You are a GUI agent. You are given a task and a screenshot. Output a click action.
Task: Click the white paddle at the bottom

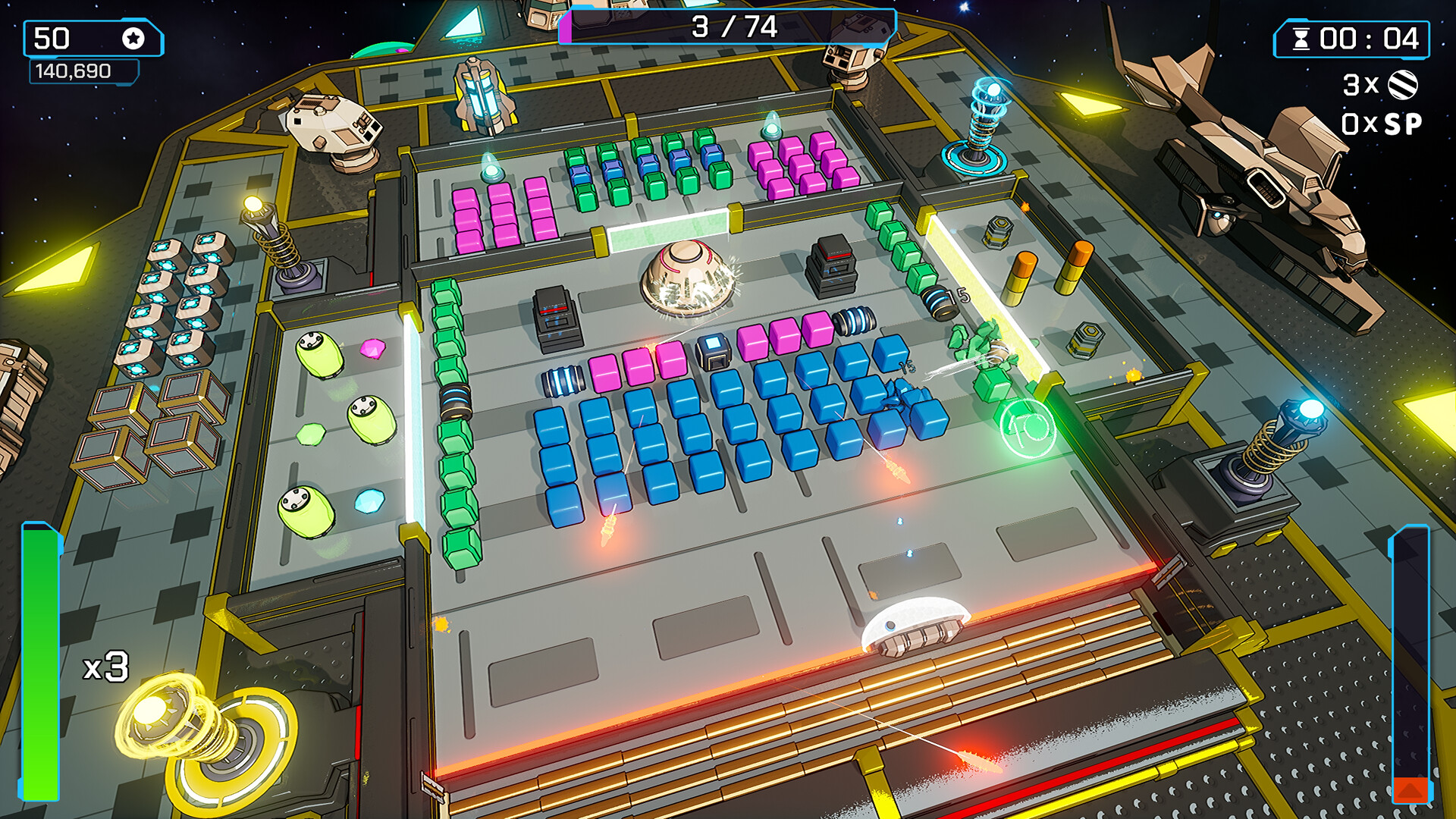tap(915, 625)
